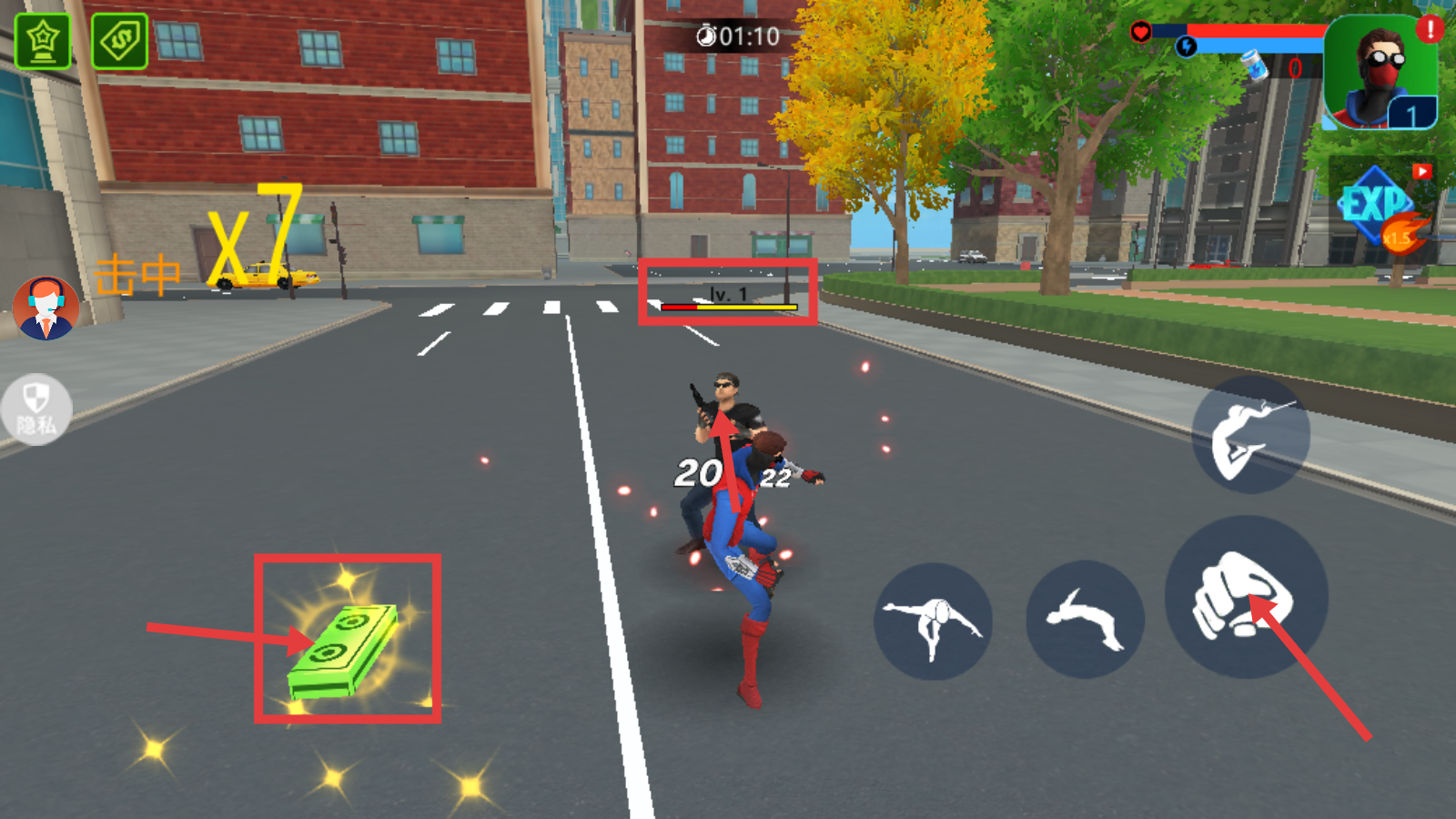Viewport: 1456px width, 819px height.
Task: Use the backflip dodge button
Action: tap(1084, 620)
